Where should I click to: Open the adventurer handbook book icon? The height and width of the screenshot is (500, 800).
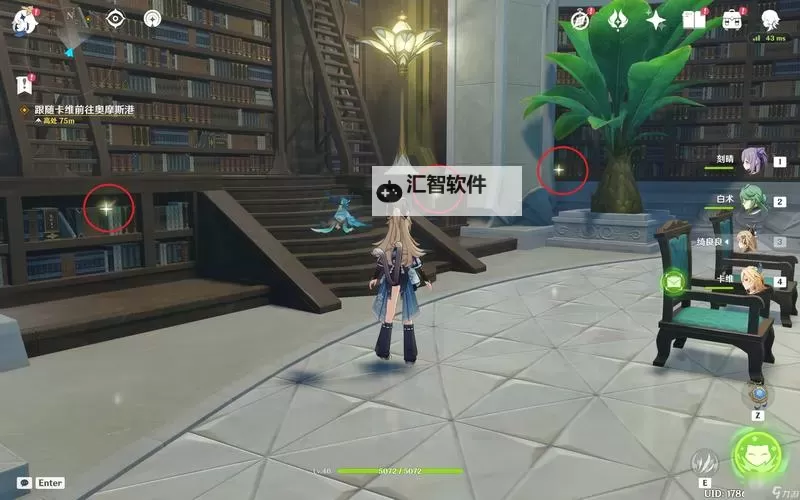694,19
